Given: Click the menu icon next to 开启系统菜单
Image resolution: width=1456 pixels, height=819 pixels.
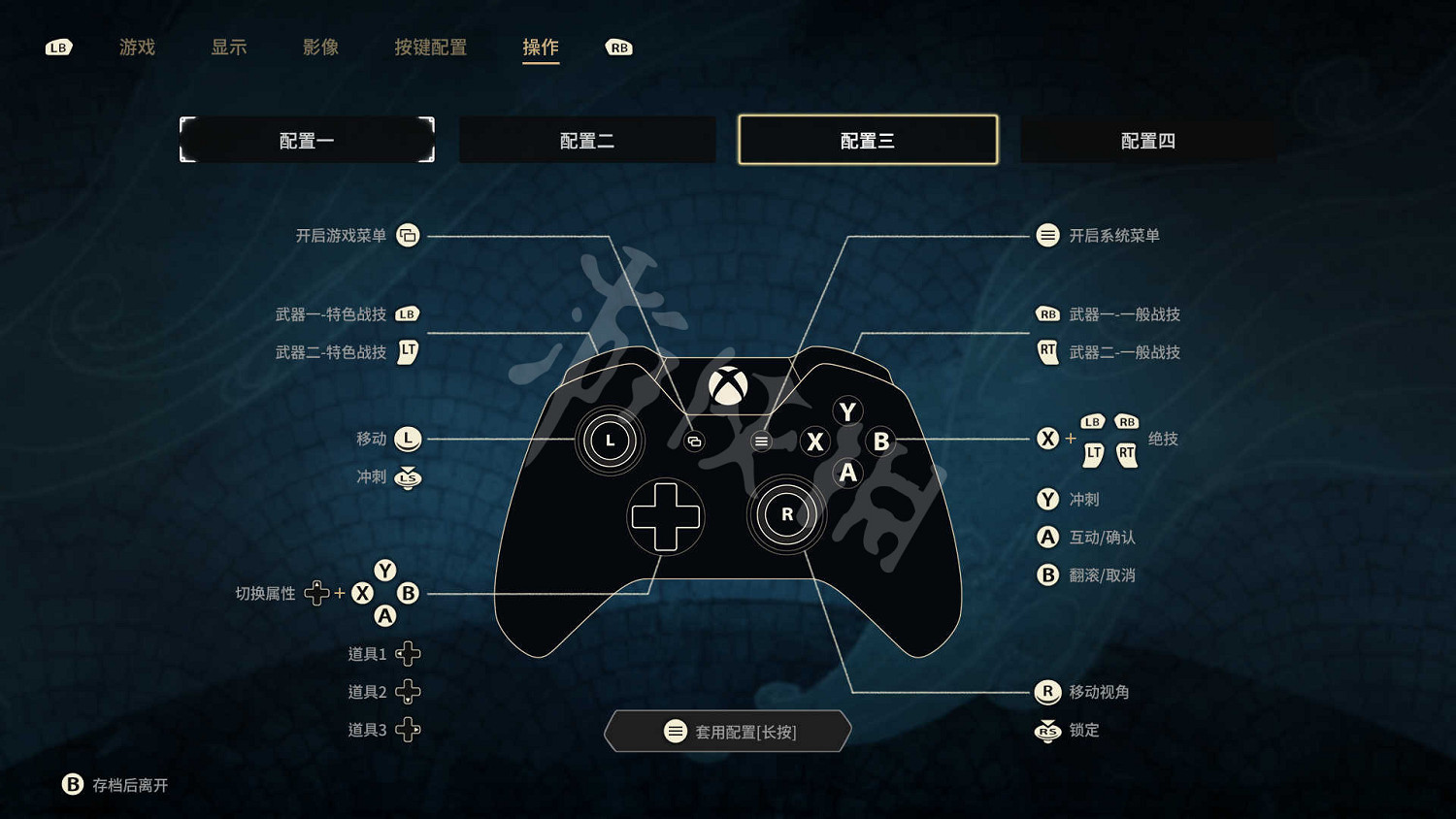Looking at the screenshot, I should (1048, 235).
